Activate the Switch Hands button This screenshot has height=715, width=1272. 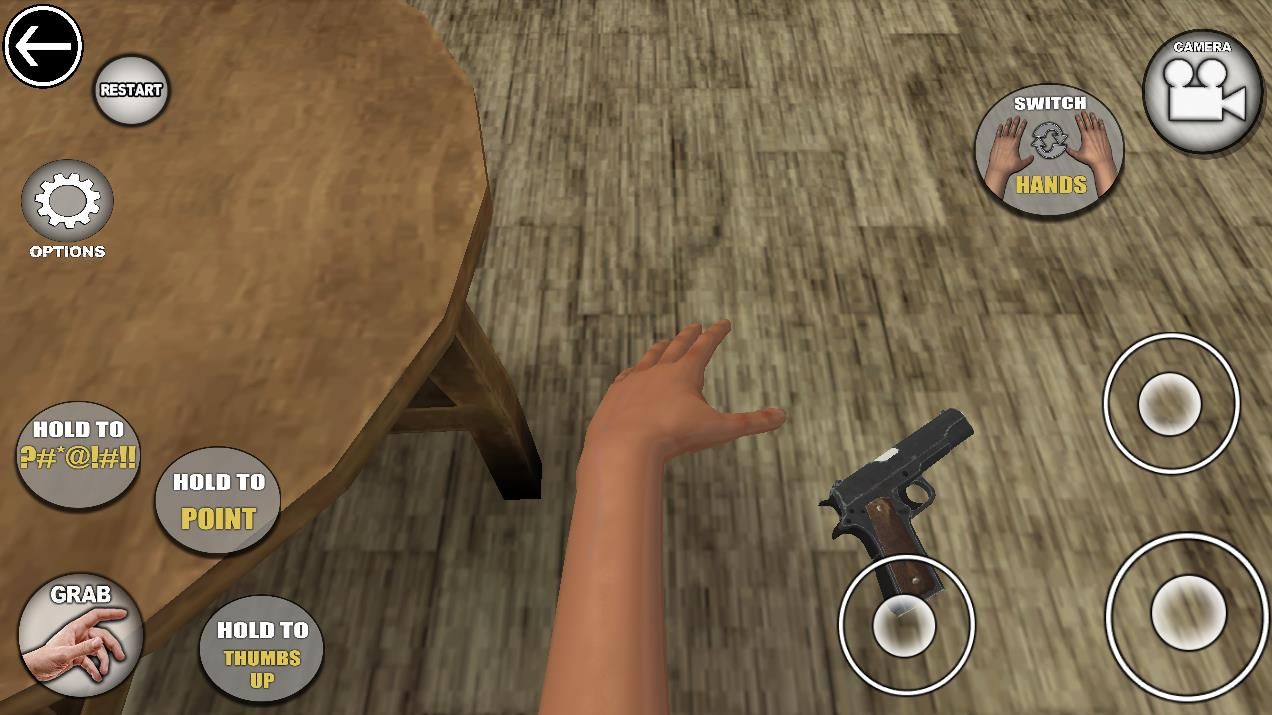coord(1049,150)
